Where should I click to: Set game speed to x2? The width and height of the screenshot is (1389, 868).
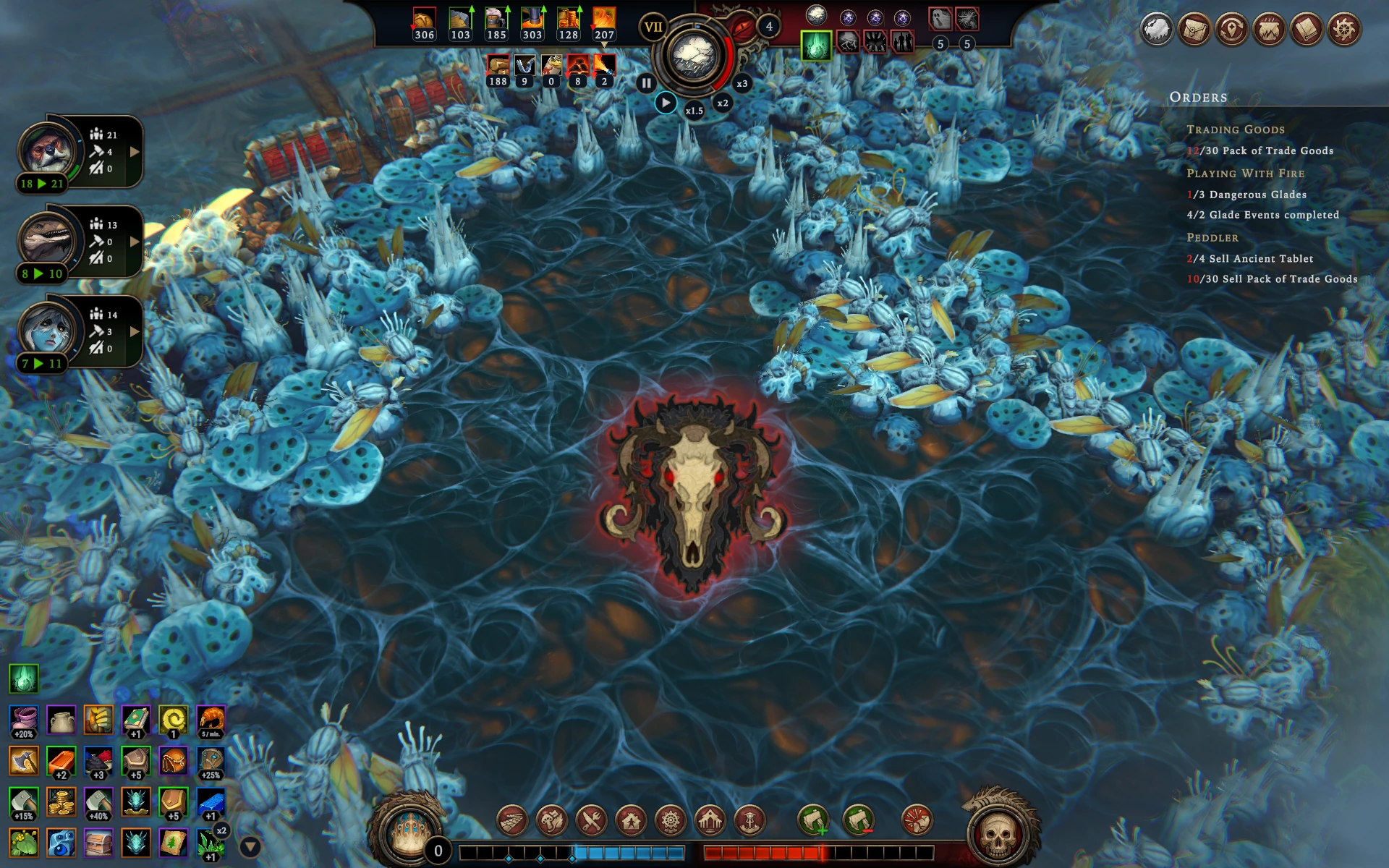[x=722, y=103]
